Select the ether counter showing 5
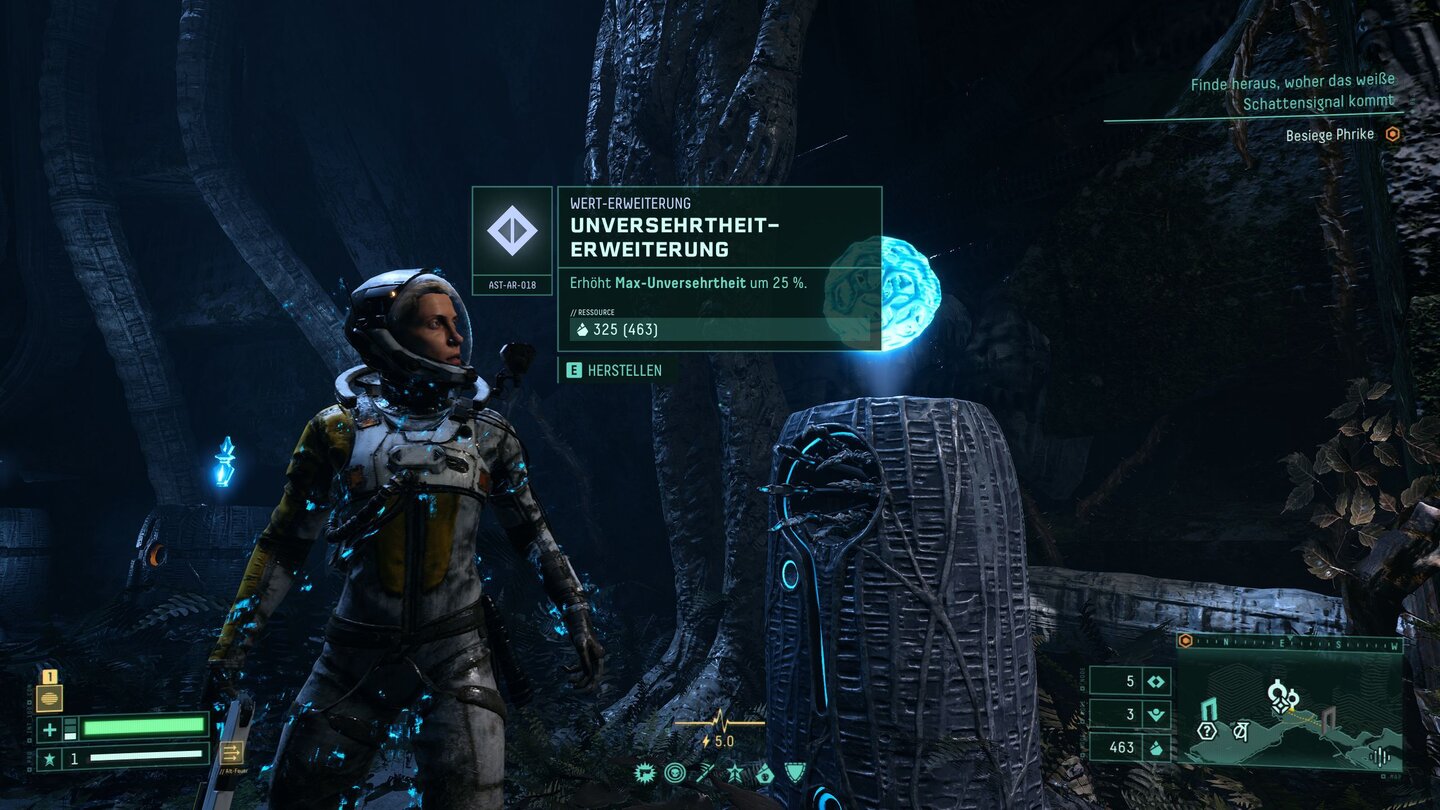Viewport: 1440px width, 810px height. tap(1129, 682)
